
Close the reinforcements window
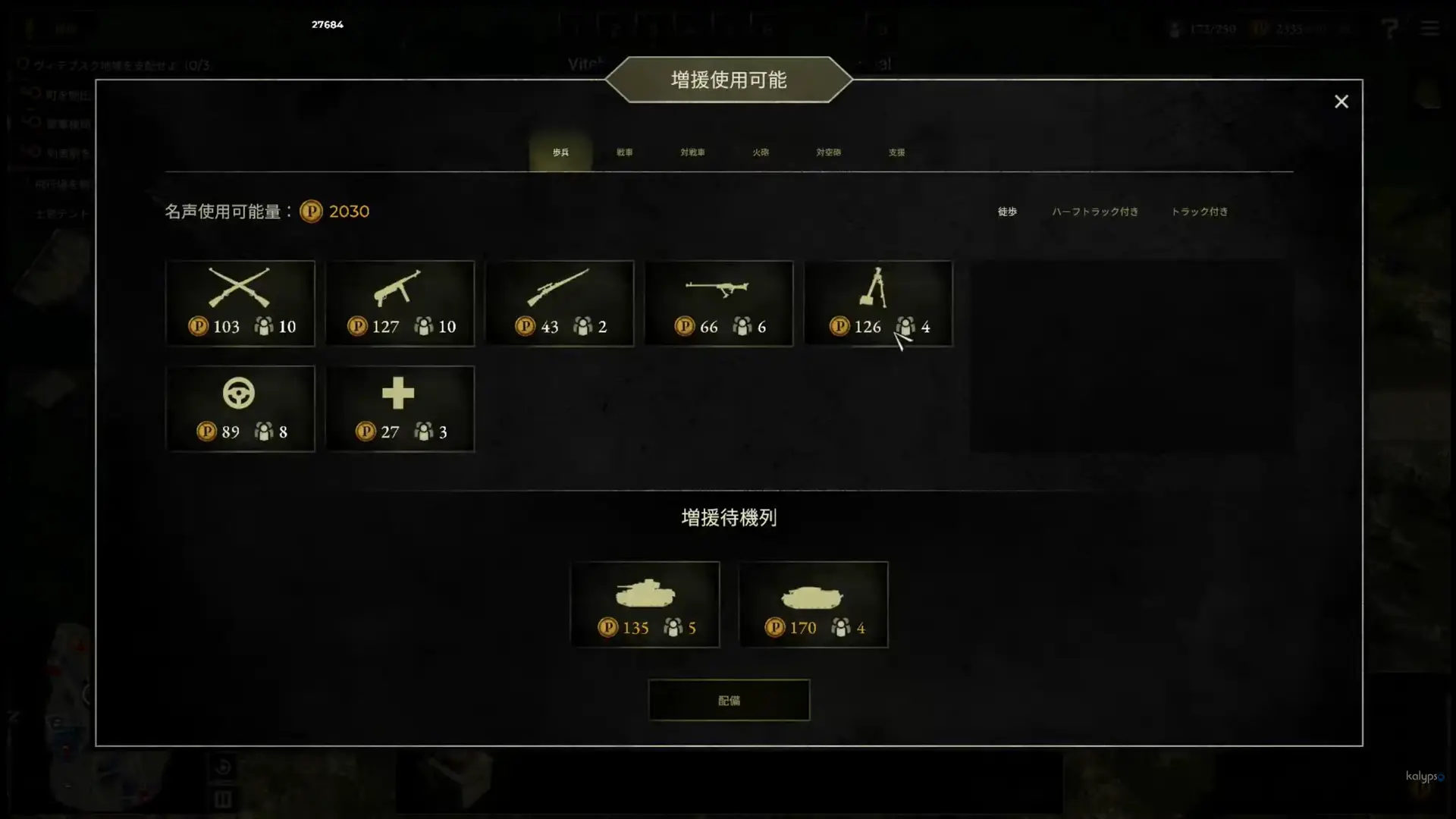[1341, 102]
